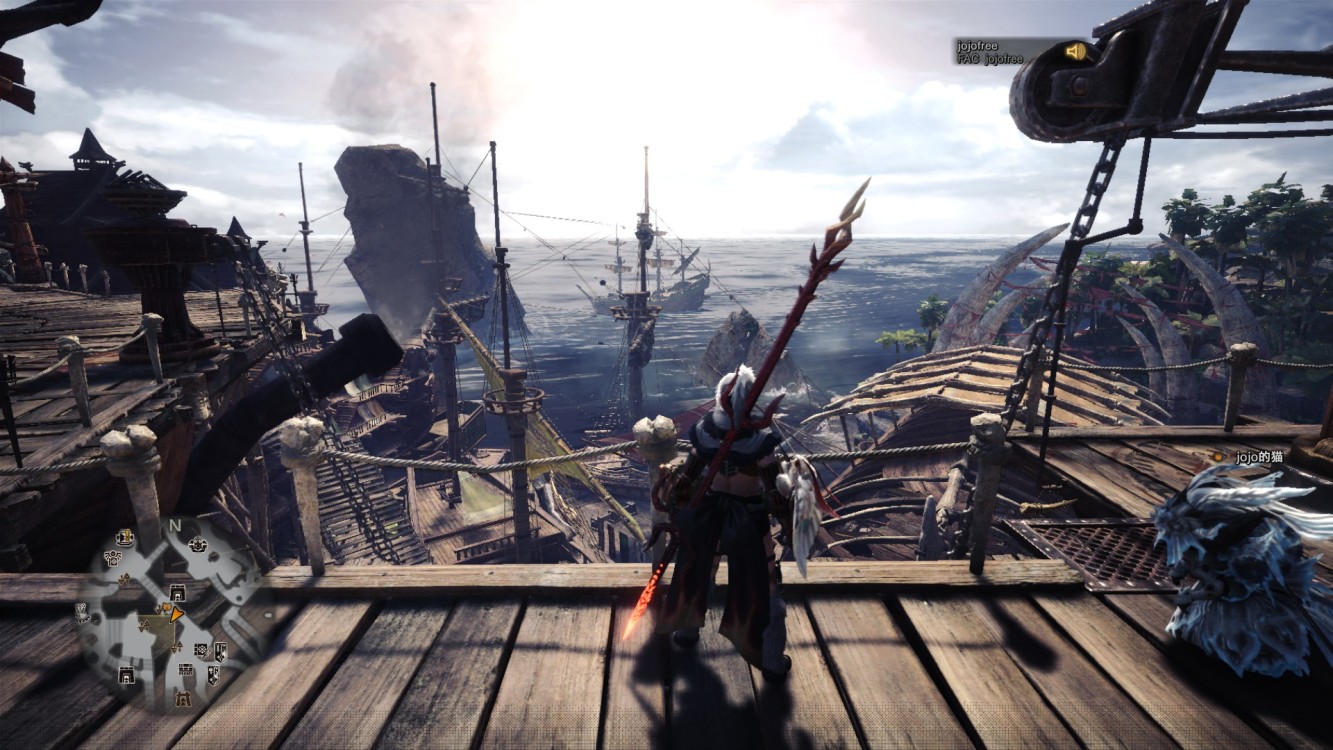Toggle the yellow voice chat speaker icon
The height and width of the screenshot is (750, 1333).
coord(1075,51)
